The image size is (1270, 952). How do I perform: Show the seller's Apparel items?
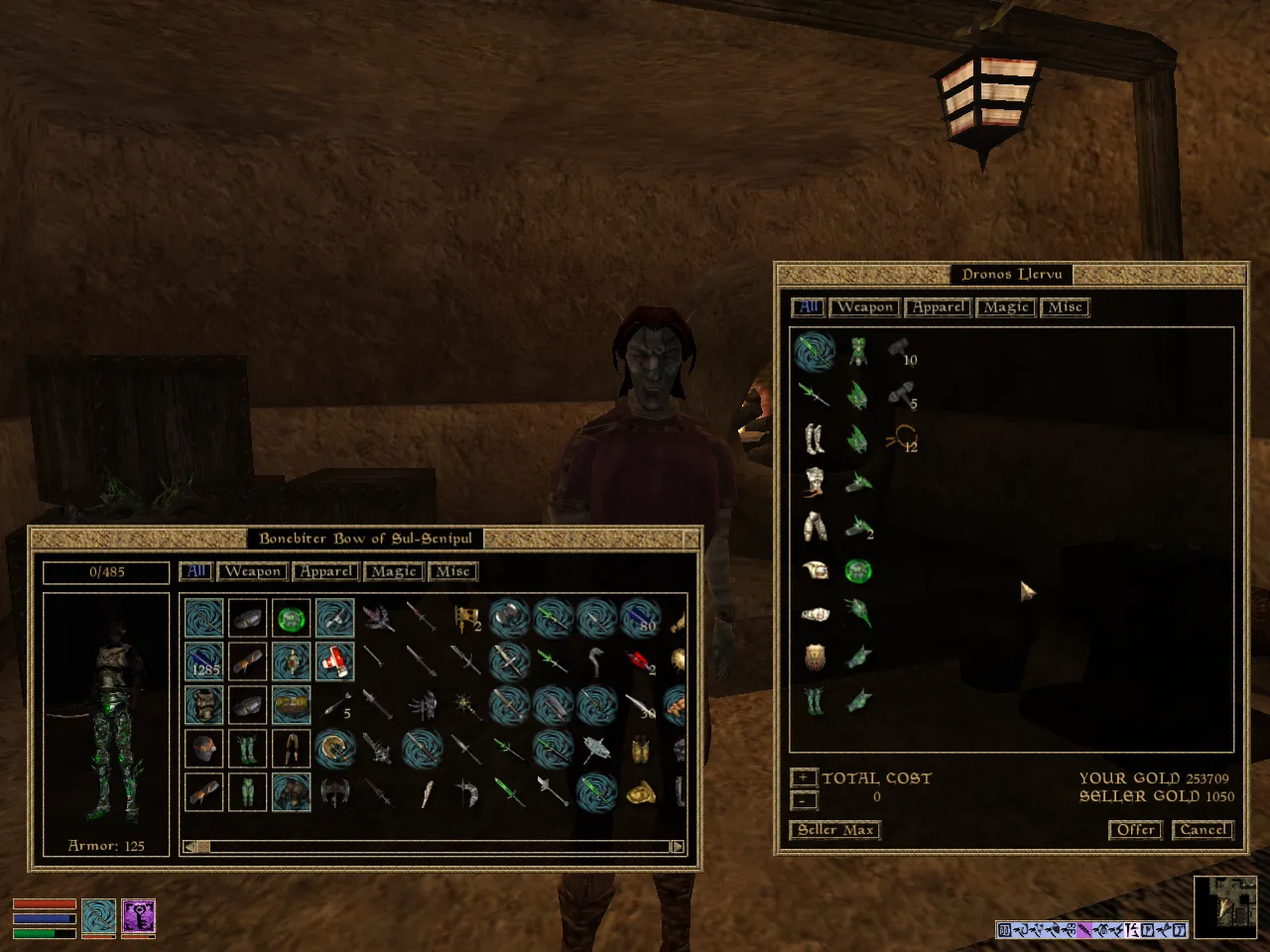pyautogui.click(x=938, y=307)
